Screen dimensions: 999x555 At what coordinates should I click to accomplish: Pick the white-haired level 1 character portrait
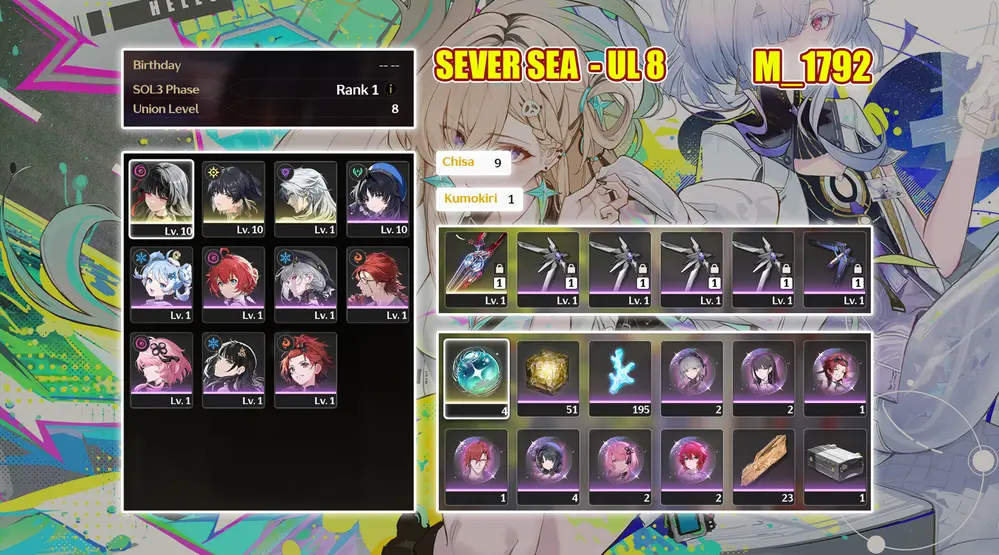click(x=305, y=199)
